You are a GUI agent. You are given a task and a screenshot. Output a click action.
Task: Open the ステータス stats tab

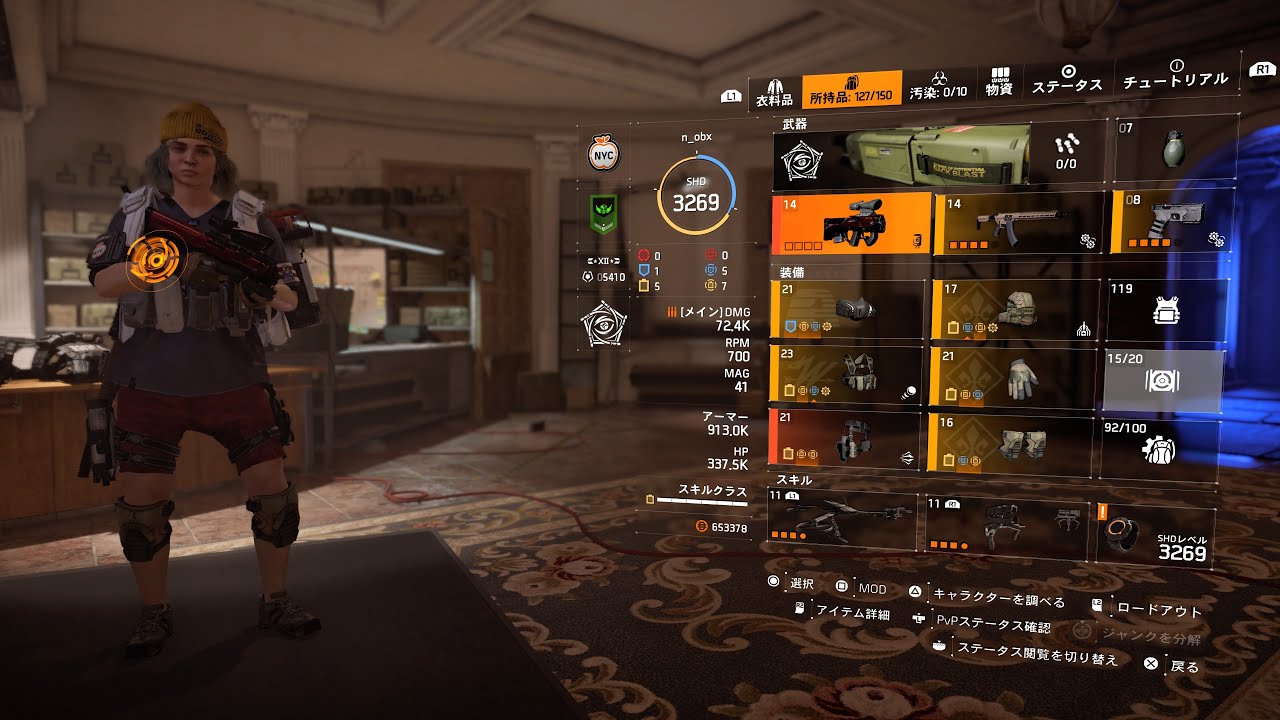pyautogui.click(x=1067, y=79)
